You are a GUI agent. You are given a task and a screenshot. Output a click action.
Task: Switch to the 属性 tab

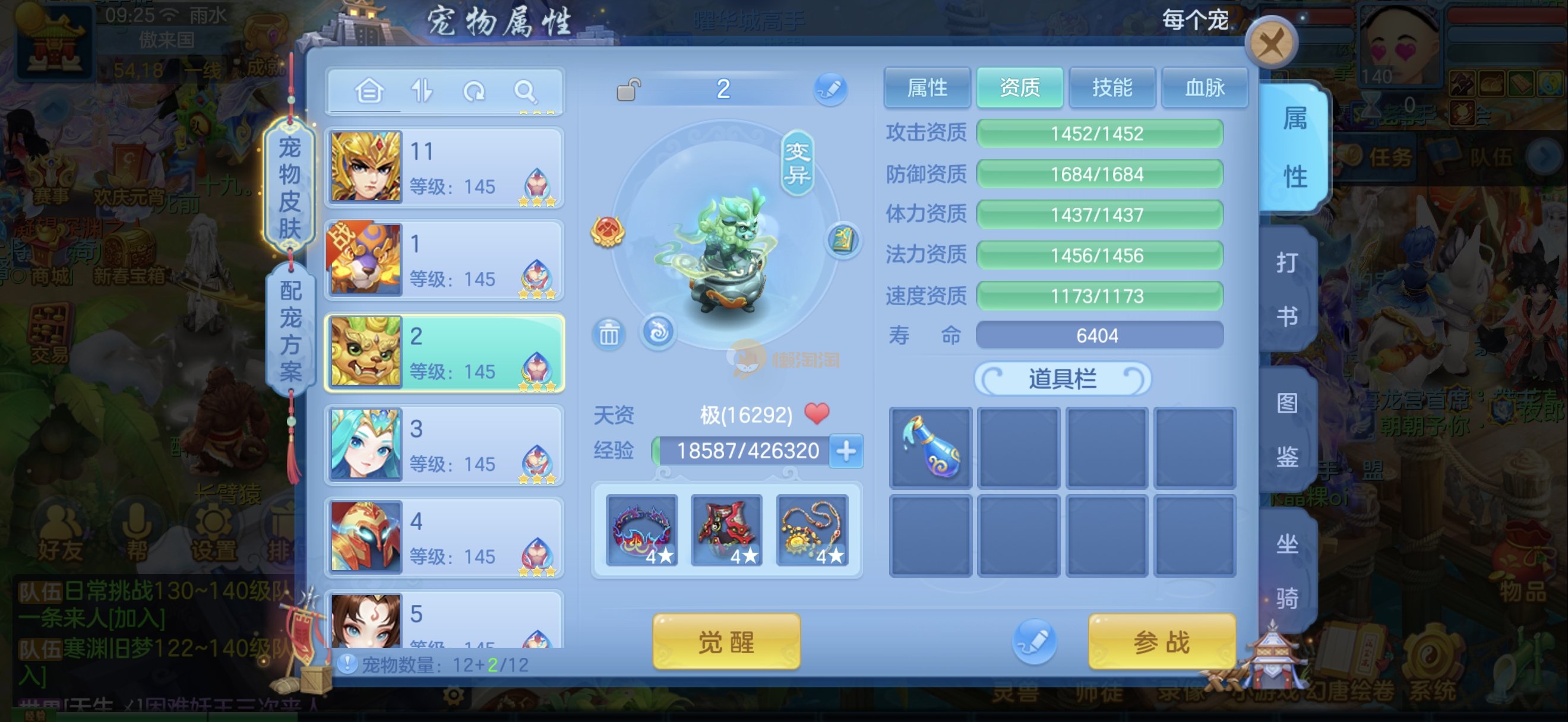pyautogui.click(x=927, y=88)
